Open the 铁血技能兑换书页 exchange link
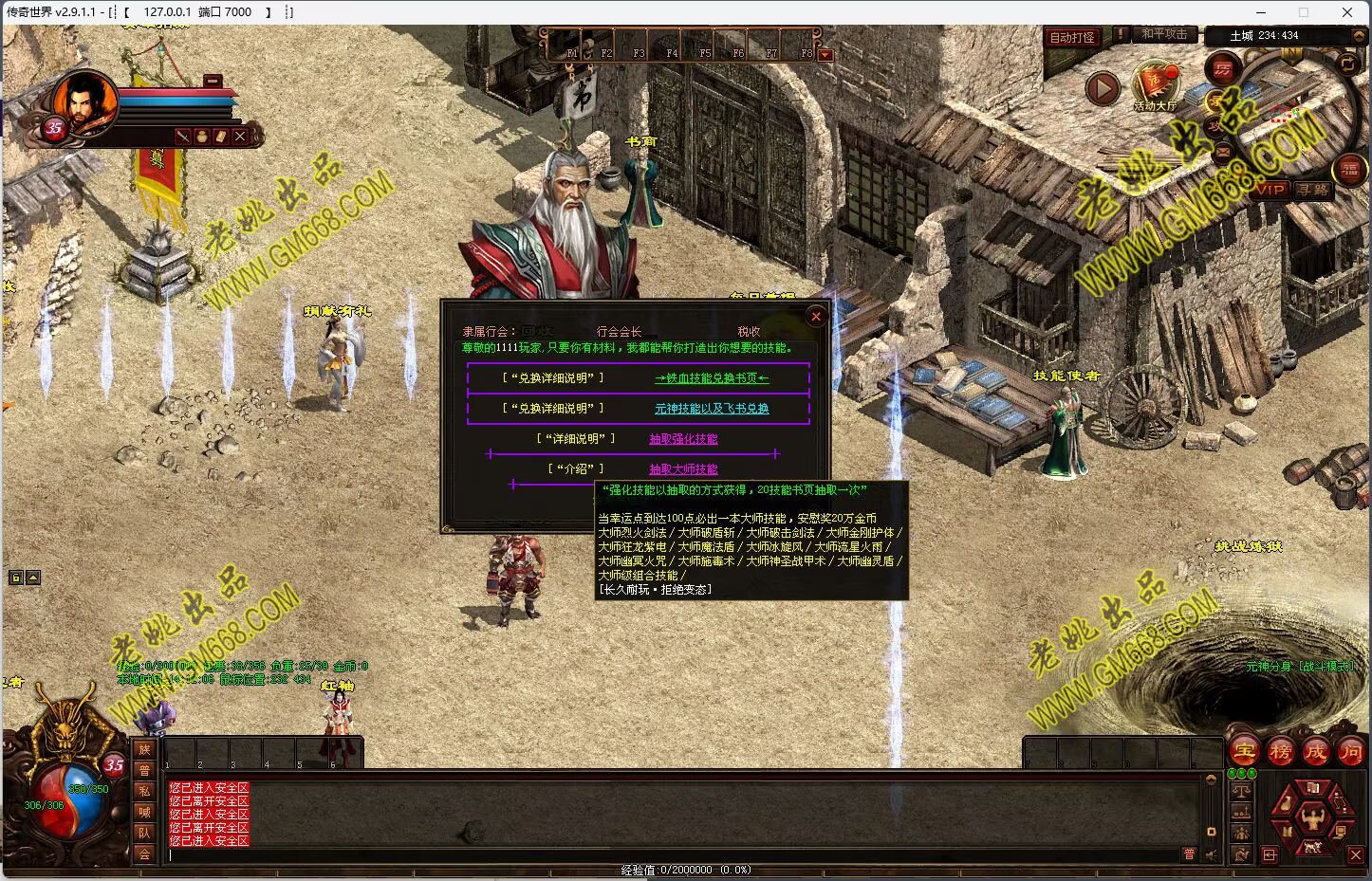Viewport: 1372px width, 881px height. tap(712, 378)
